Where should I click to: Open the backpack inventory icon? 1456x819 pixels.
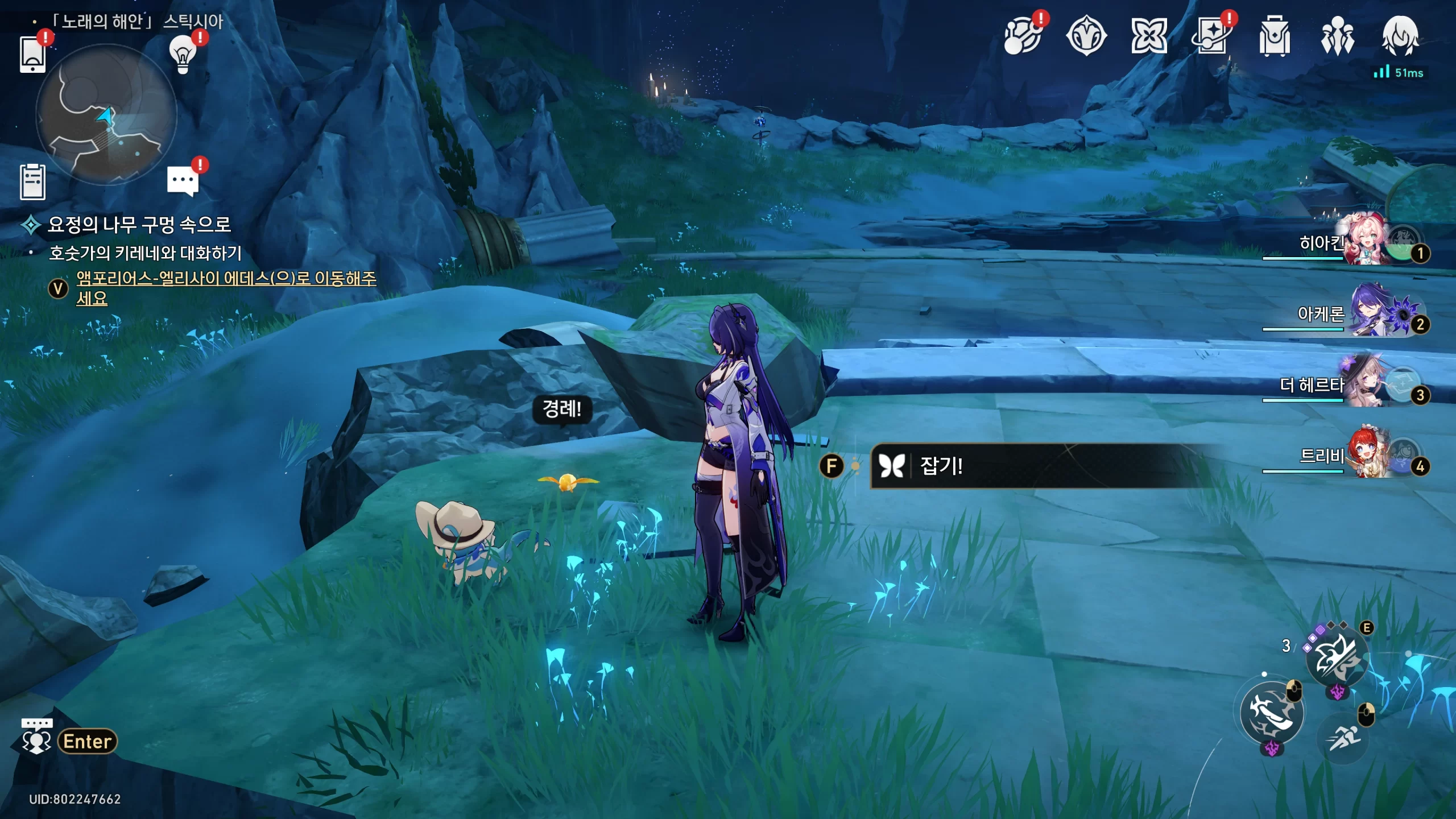click(1274, 36)
